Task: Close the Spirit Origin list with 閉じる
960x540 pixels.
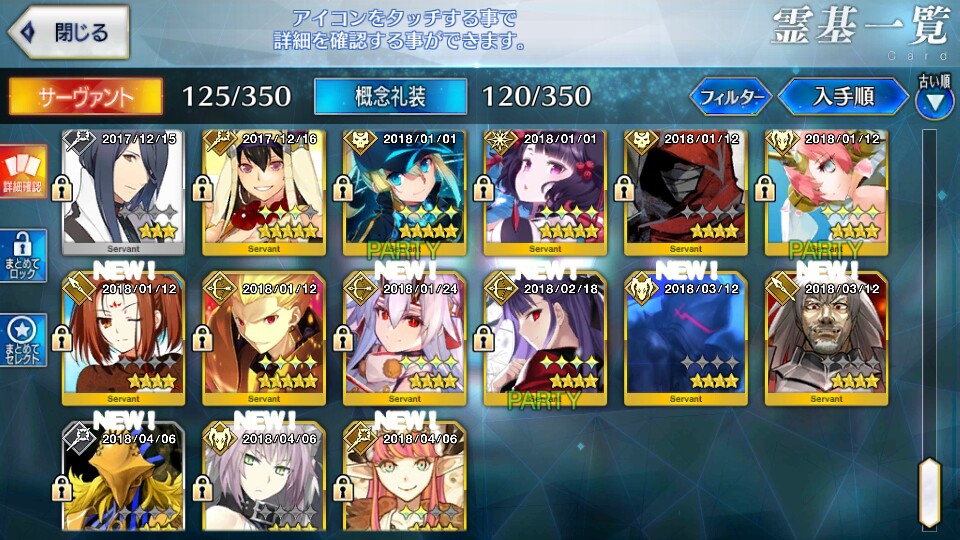Action: (x=68, y=32)
